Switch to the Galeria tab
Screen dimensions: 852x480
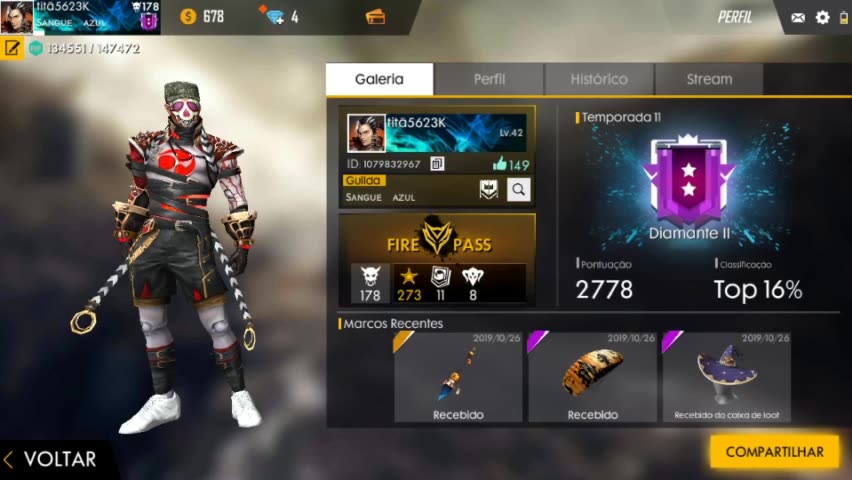click(379, 79)
